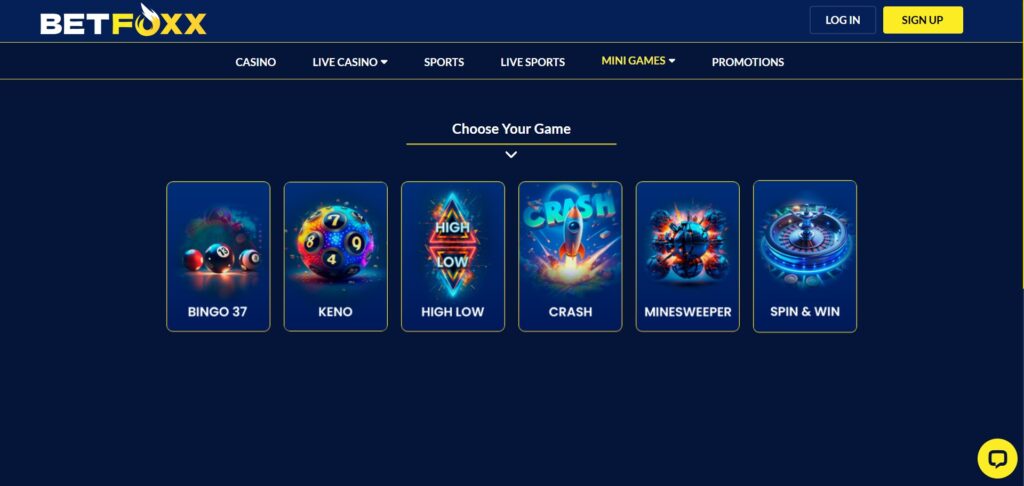Hit the yellow Sign Up button
The width and height of the screenshot is (1024, 486).
pos(922,20)
